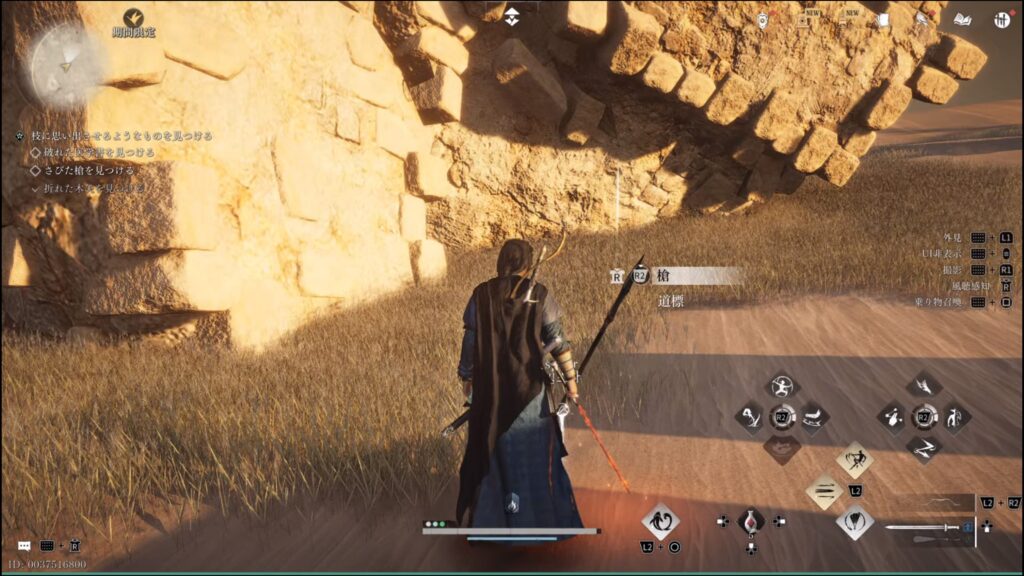Activate the swirling dodge skill icon near the stamina bar
The image size is (1024, 576).
tap(660, 521)
